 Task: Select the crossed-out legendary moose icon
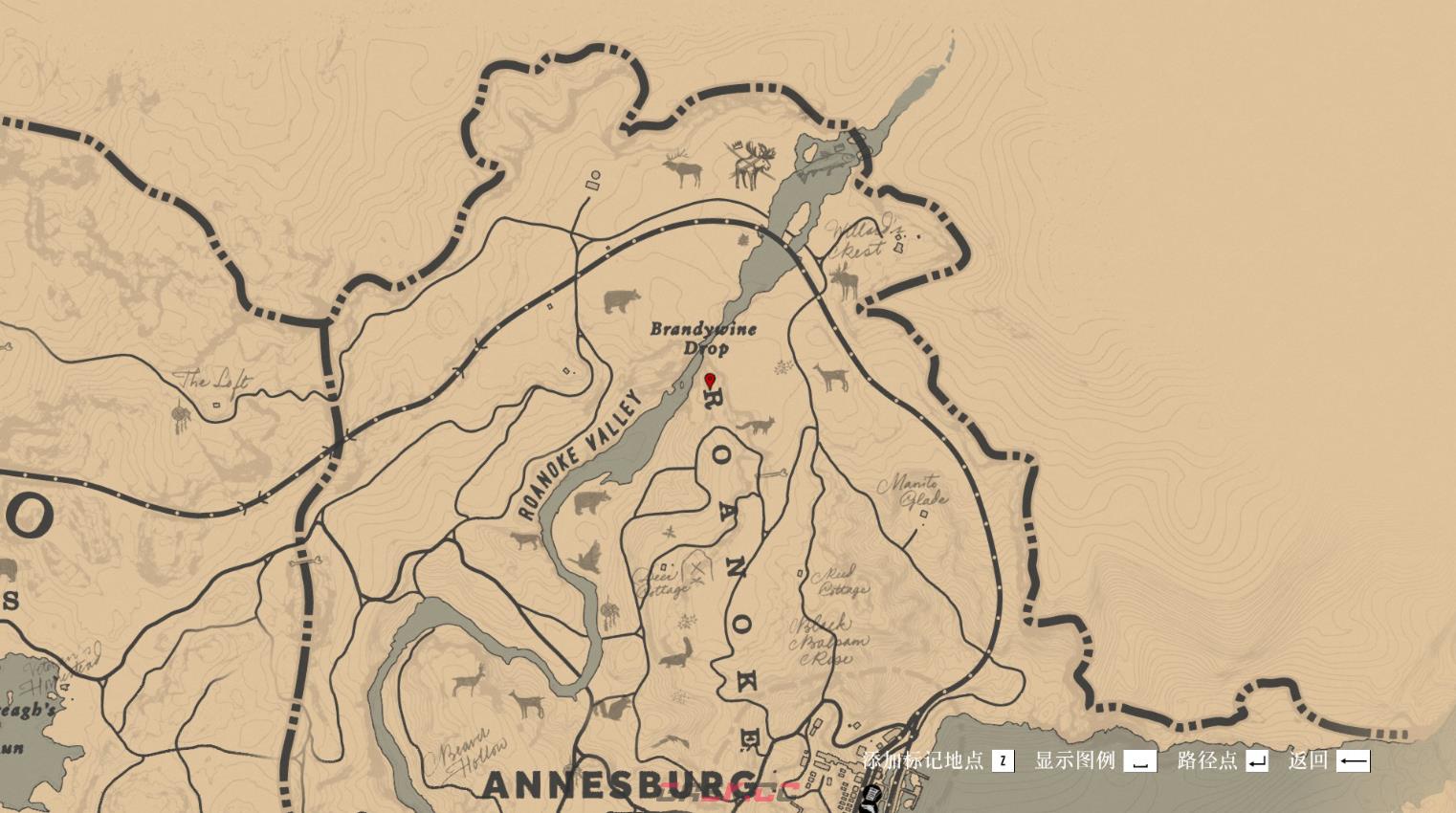[752, 165]
